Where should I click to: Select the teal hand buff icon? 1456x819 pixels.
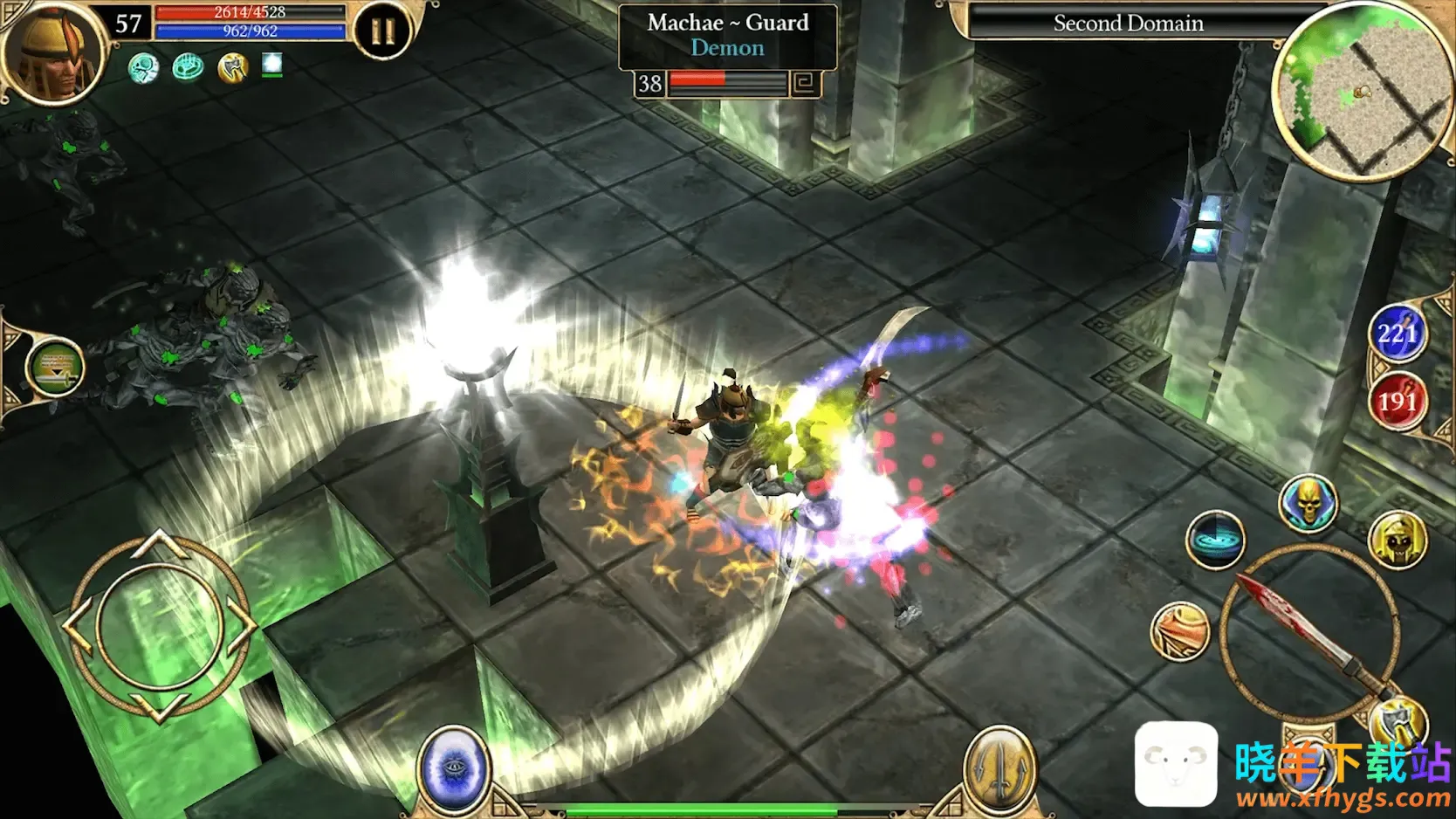click(x=188, y=67)
